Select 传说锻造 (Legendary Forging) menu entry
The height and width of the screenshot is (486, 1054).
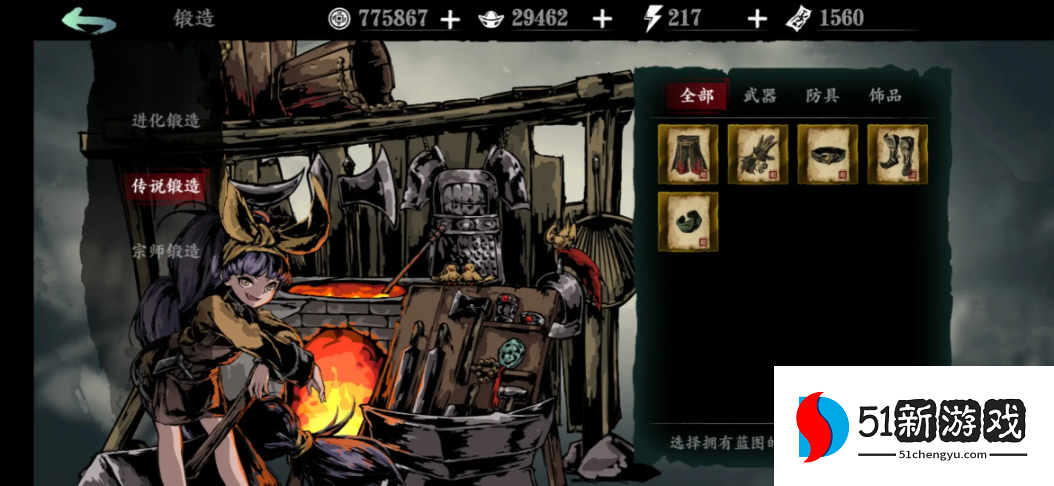[166, 185]
